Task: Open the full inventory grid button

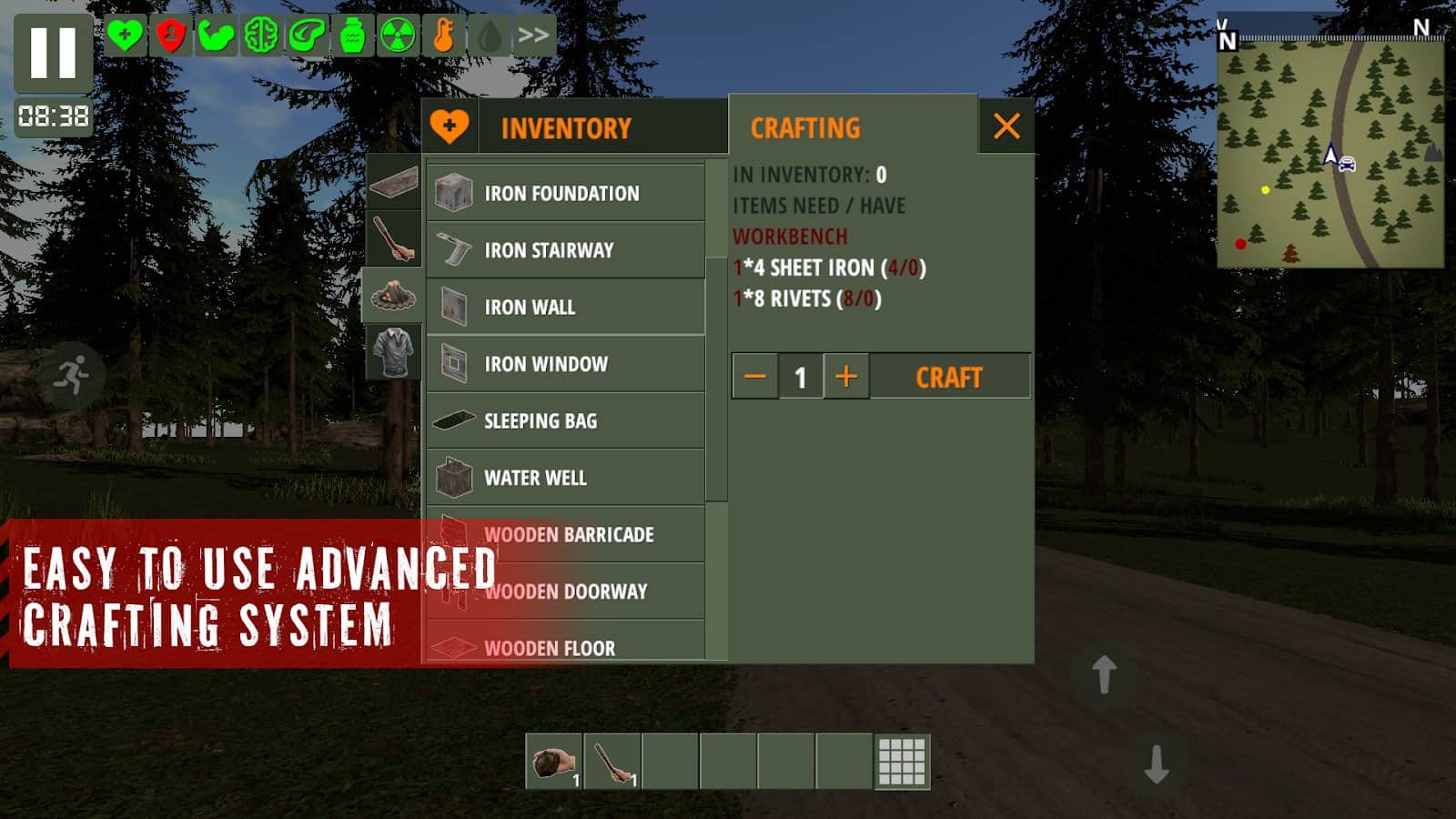Action: (901, 762)
